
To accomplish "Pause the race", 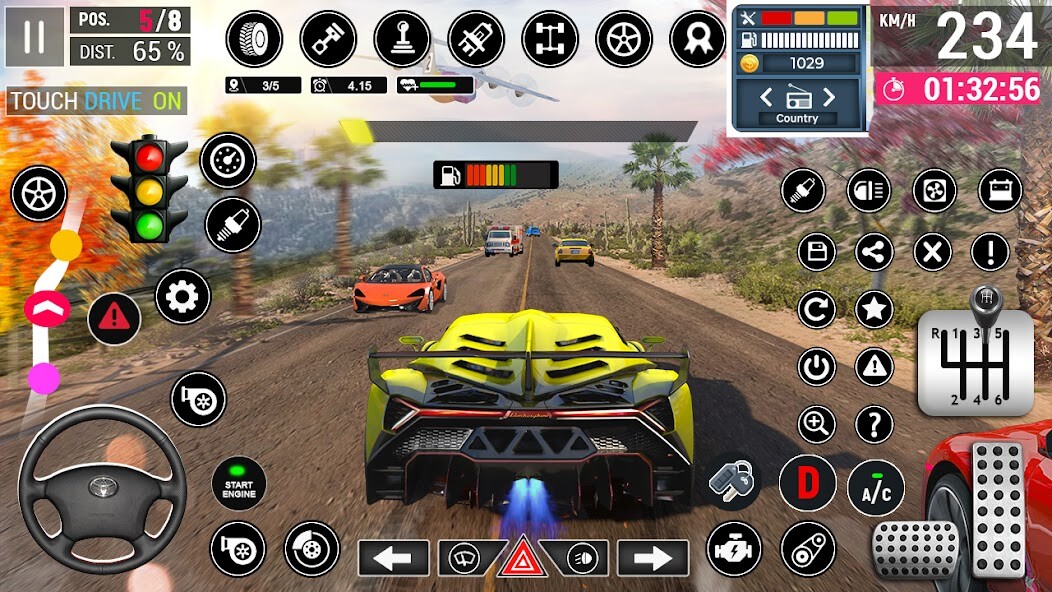I will (x=35, y=36).
